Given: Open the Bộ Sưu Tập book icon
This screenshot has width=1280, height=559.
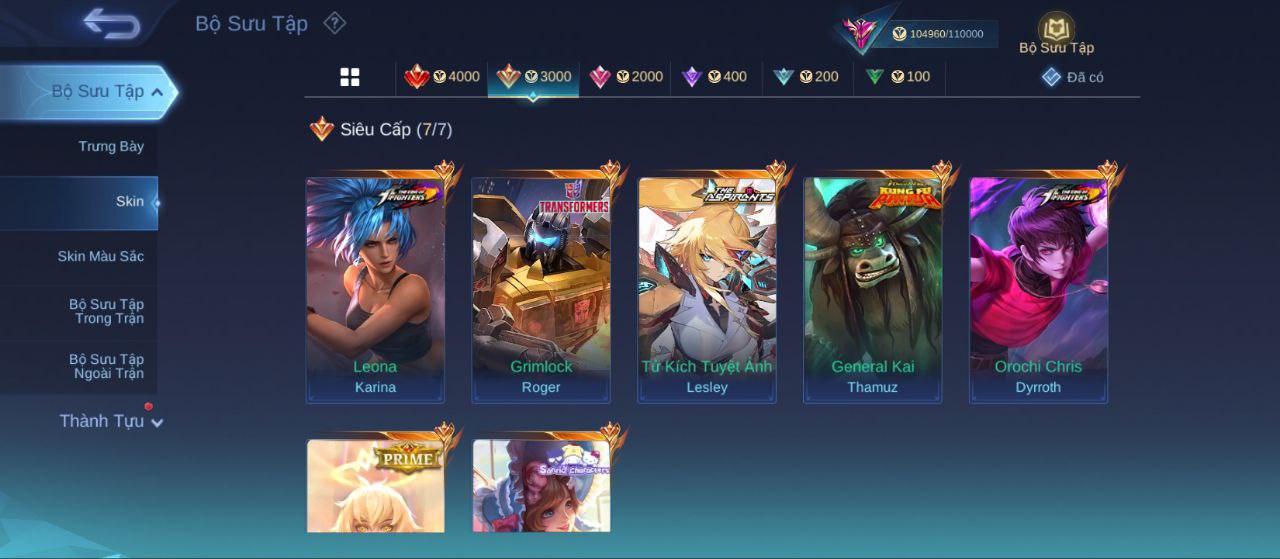Looking at the screenshot, I should click(1056, 33).
